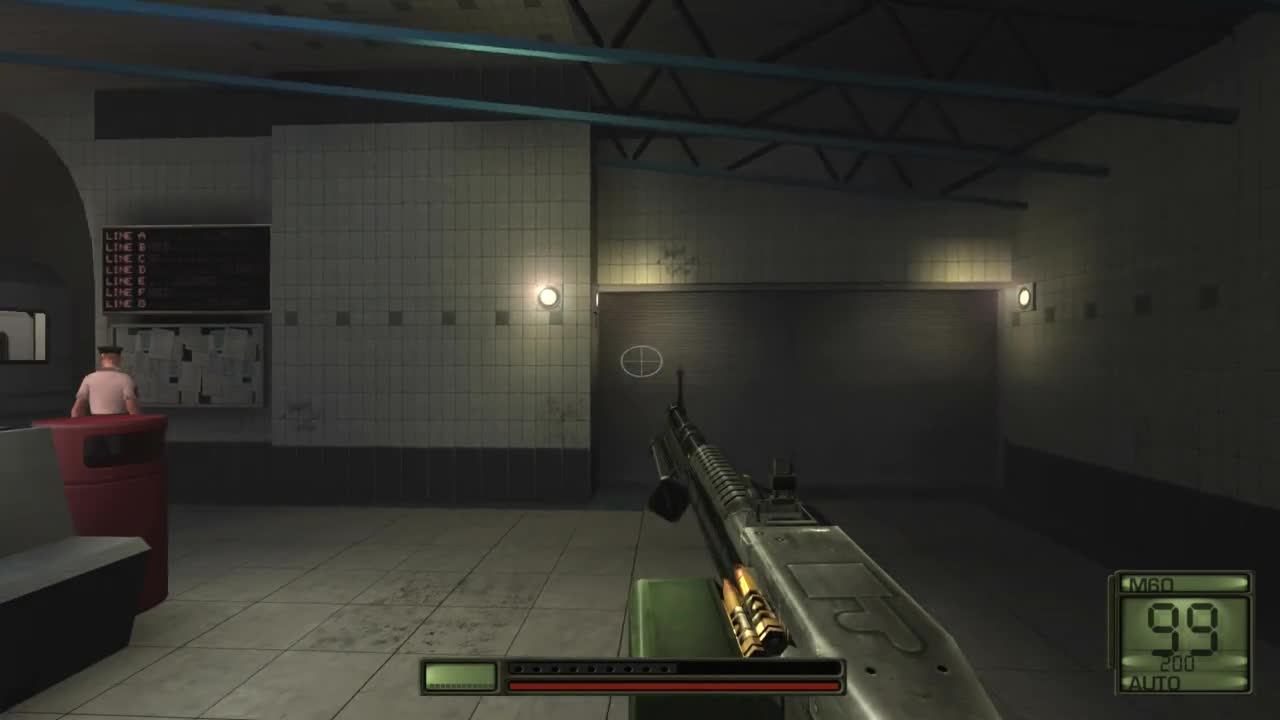This screenshot has width=1280, height=720.
Task: Click the crosshair reticle at screen center
Action: coord(640,362)
